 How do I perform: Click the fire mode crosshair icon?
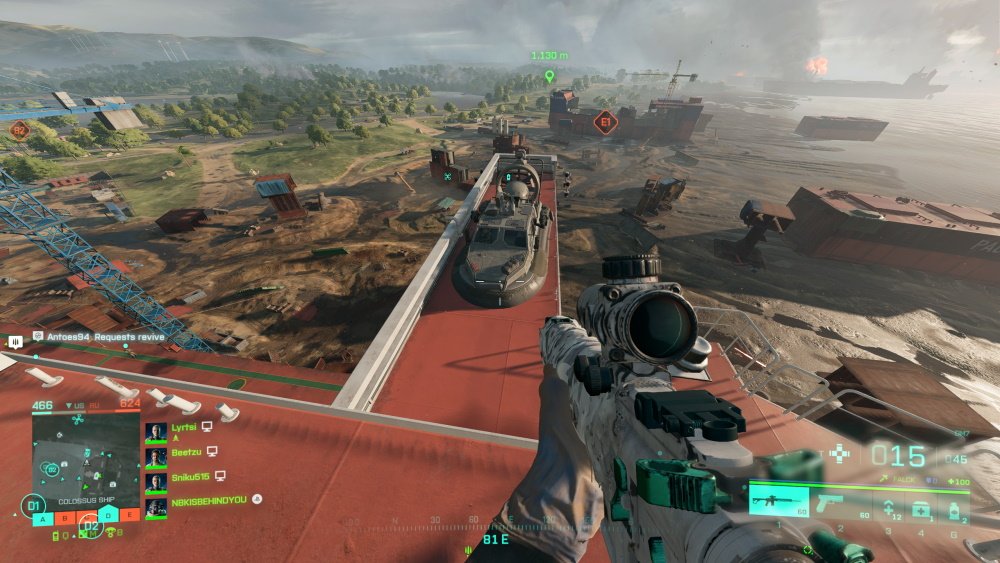tap(839, 454)
